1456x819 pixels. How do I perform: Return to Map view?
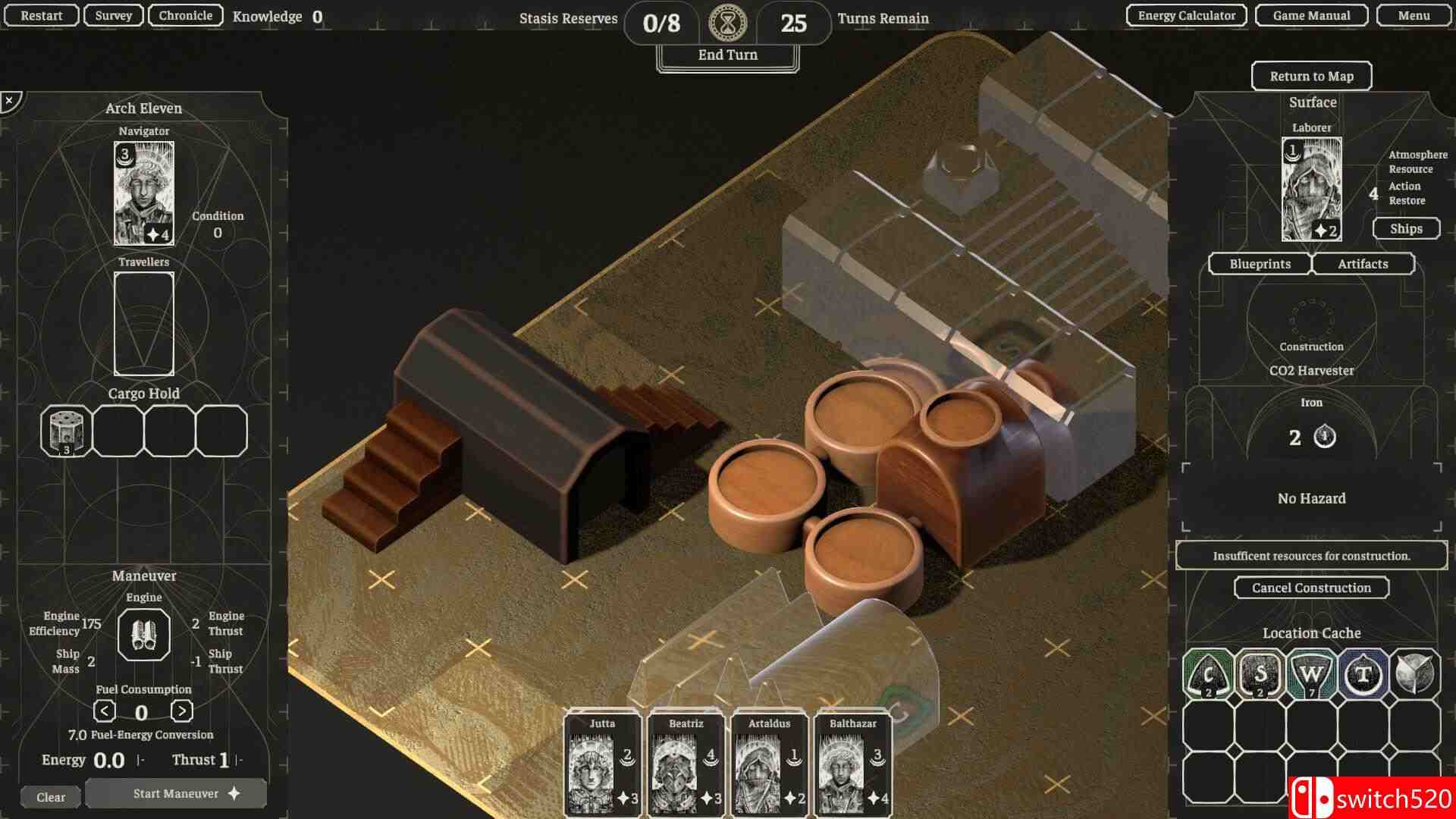(x=1311, y=76)
